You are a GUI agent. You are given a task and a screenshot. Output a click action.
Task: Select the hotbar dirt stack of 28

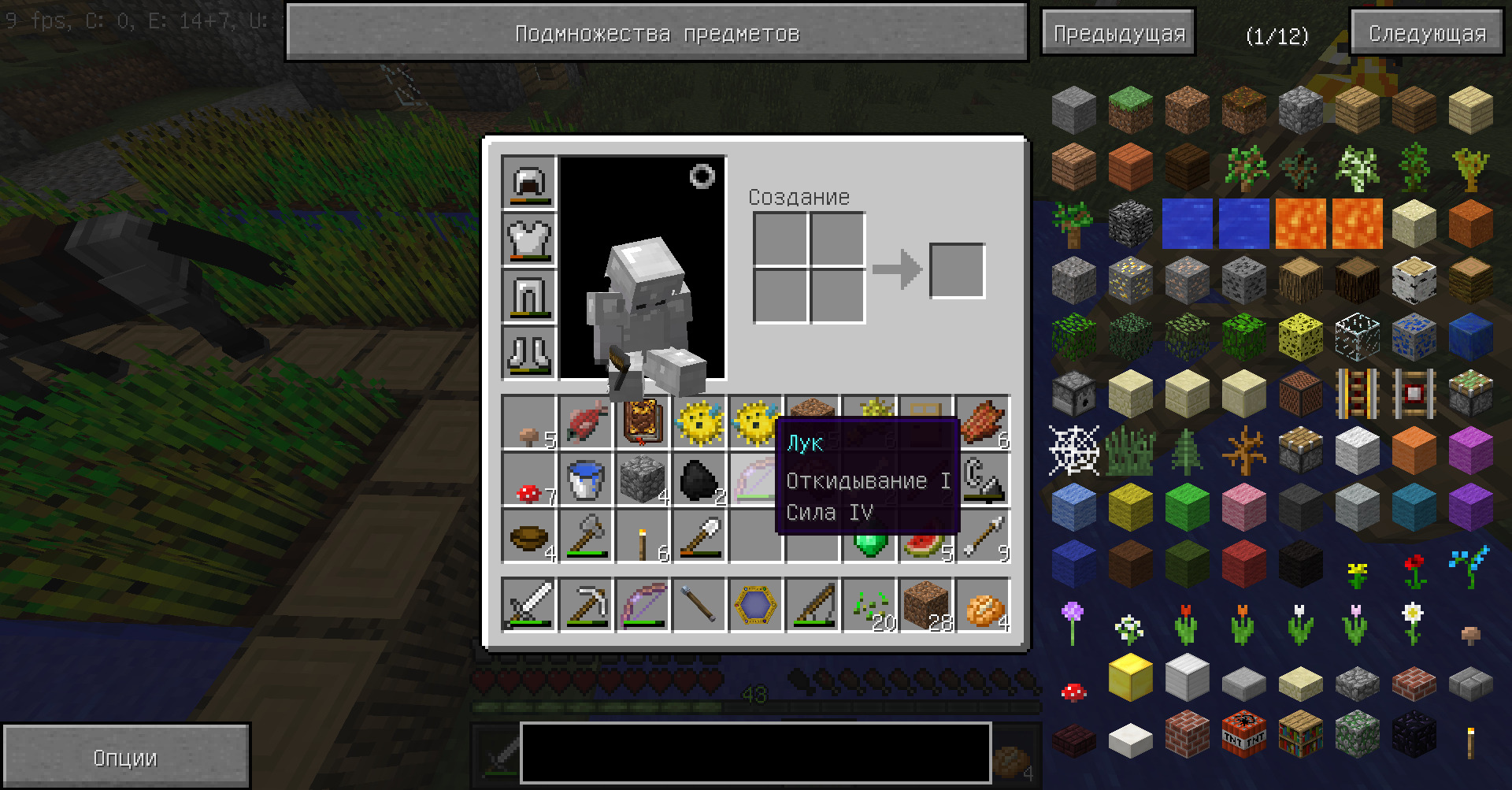pyautogui.click(x=926, y=606)
